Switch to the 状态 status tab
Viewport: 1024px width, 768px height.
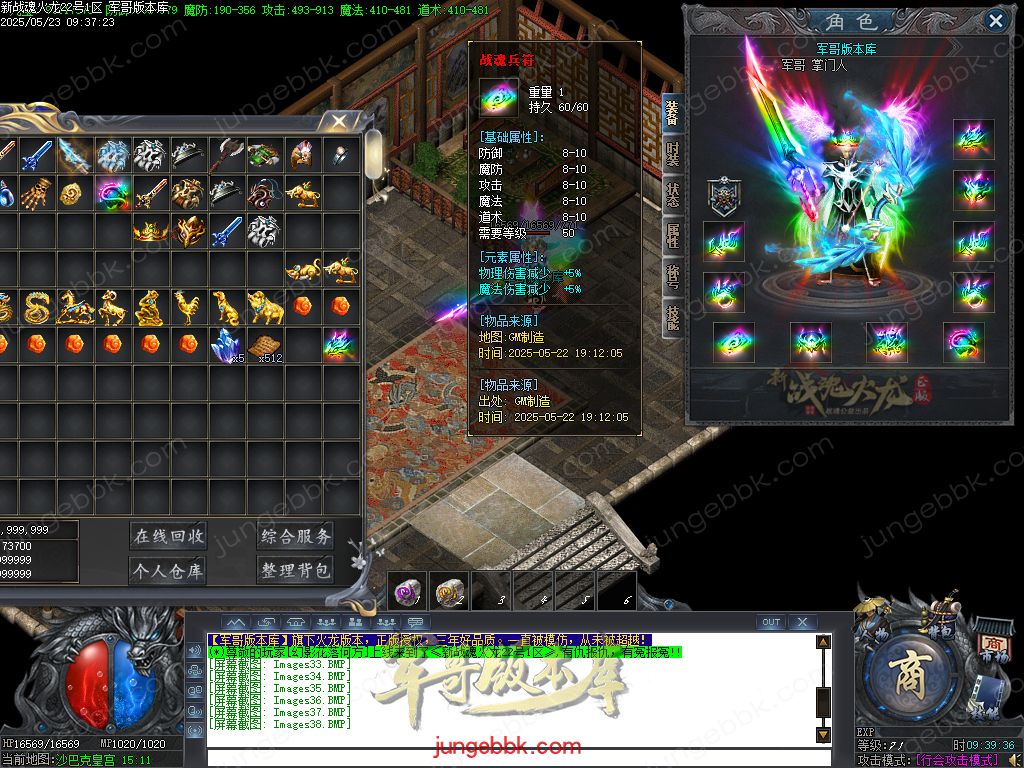(x=673, y=195)
